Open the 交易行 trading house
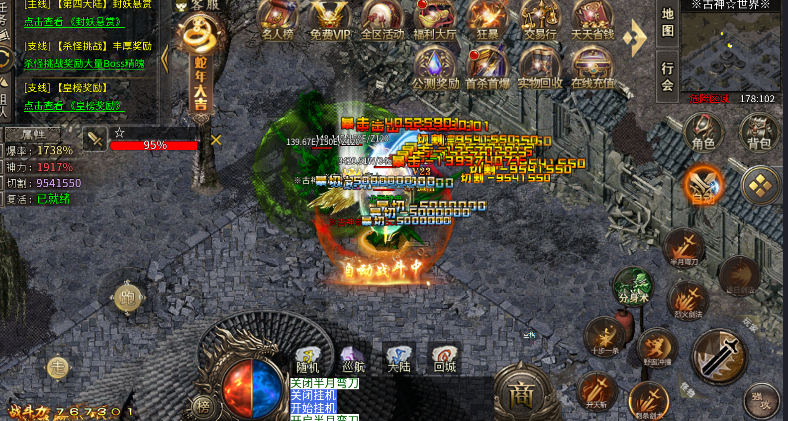This screenshot has width=788, height=421. click(x=539, y=20)
